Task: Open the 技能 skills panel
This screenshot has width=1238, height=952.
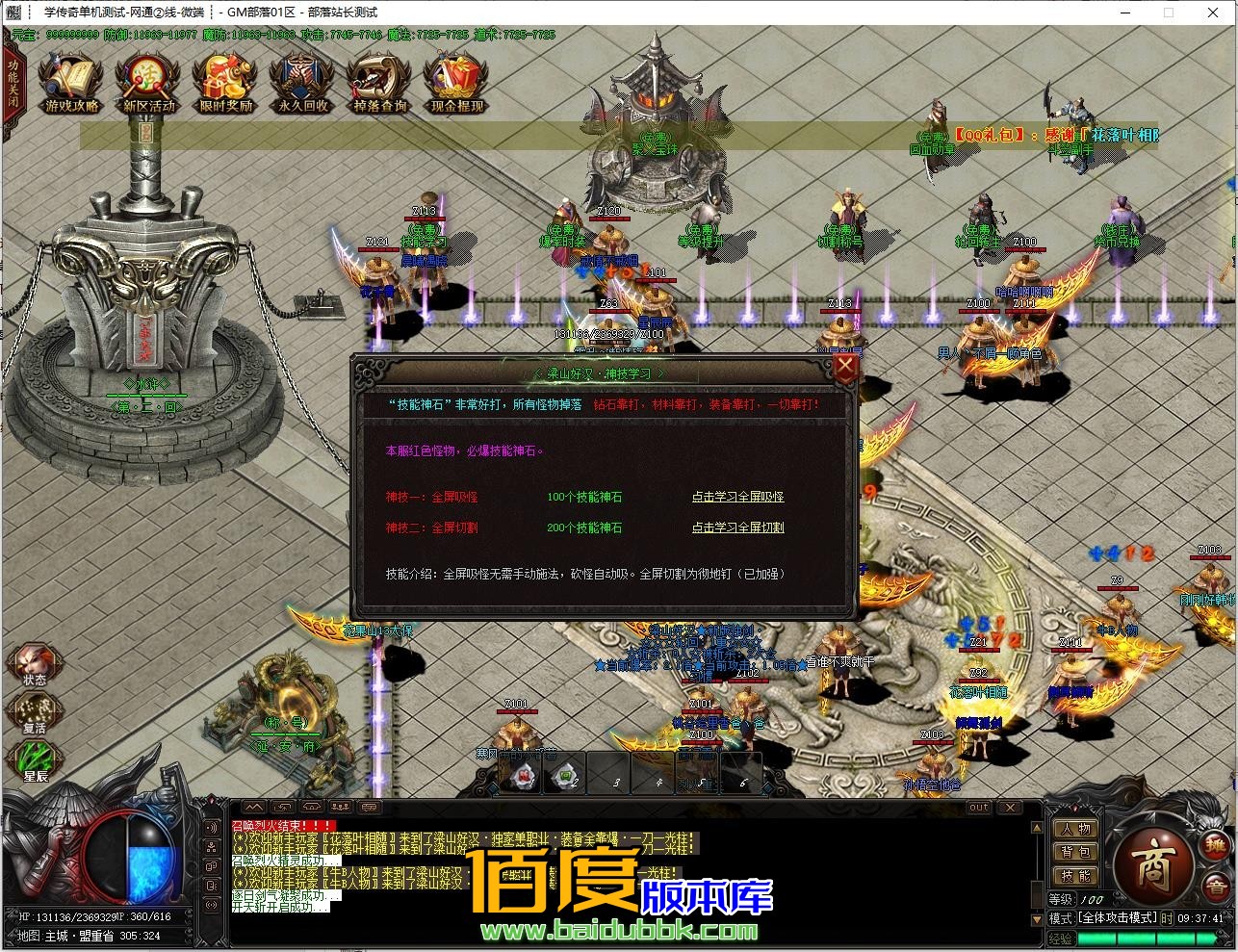Action: click(1074, 876)
